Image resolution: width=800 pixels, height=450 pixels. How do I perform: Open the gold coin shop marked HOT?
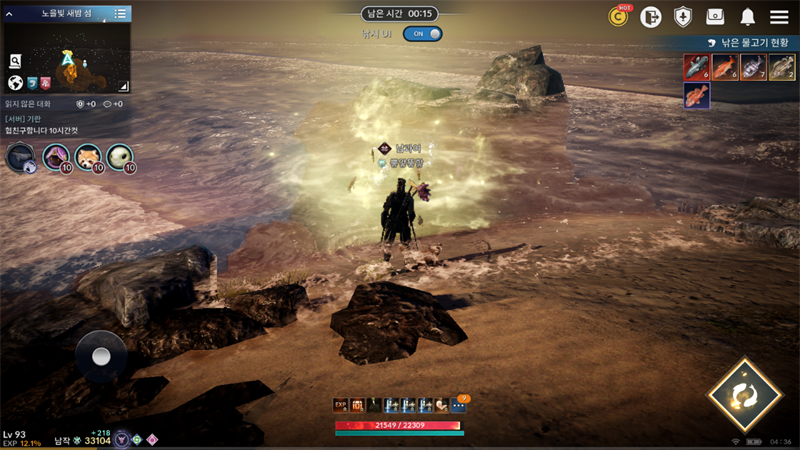(x=619, y=16)
